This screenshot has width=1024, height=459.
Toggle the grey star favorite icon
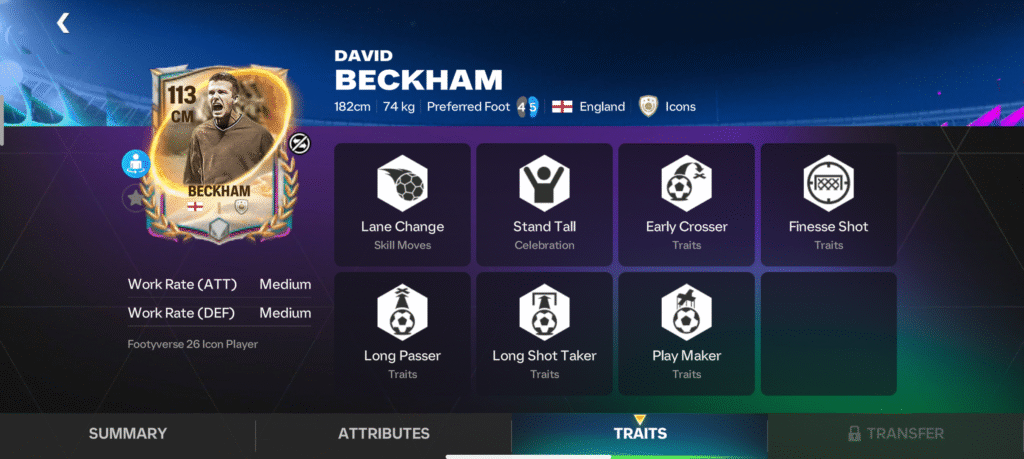pyautogui.click(x=135, y=199)
